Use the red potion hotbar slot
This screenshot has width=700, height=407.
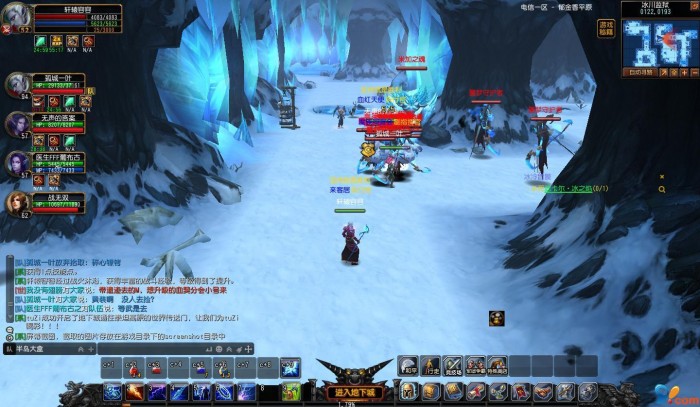pos(134,370)
